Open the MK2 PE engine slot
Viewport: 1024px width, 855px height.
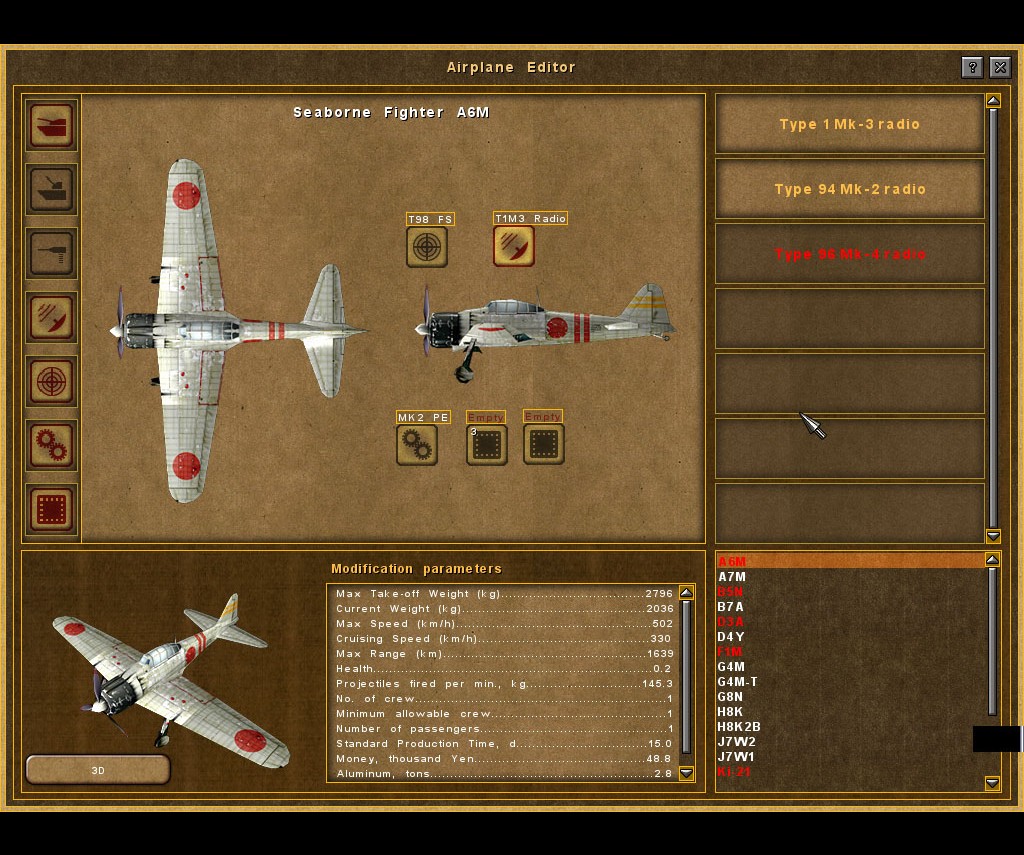pos(417,444)
